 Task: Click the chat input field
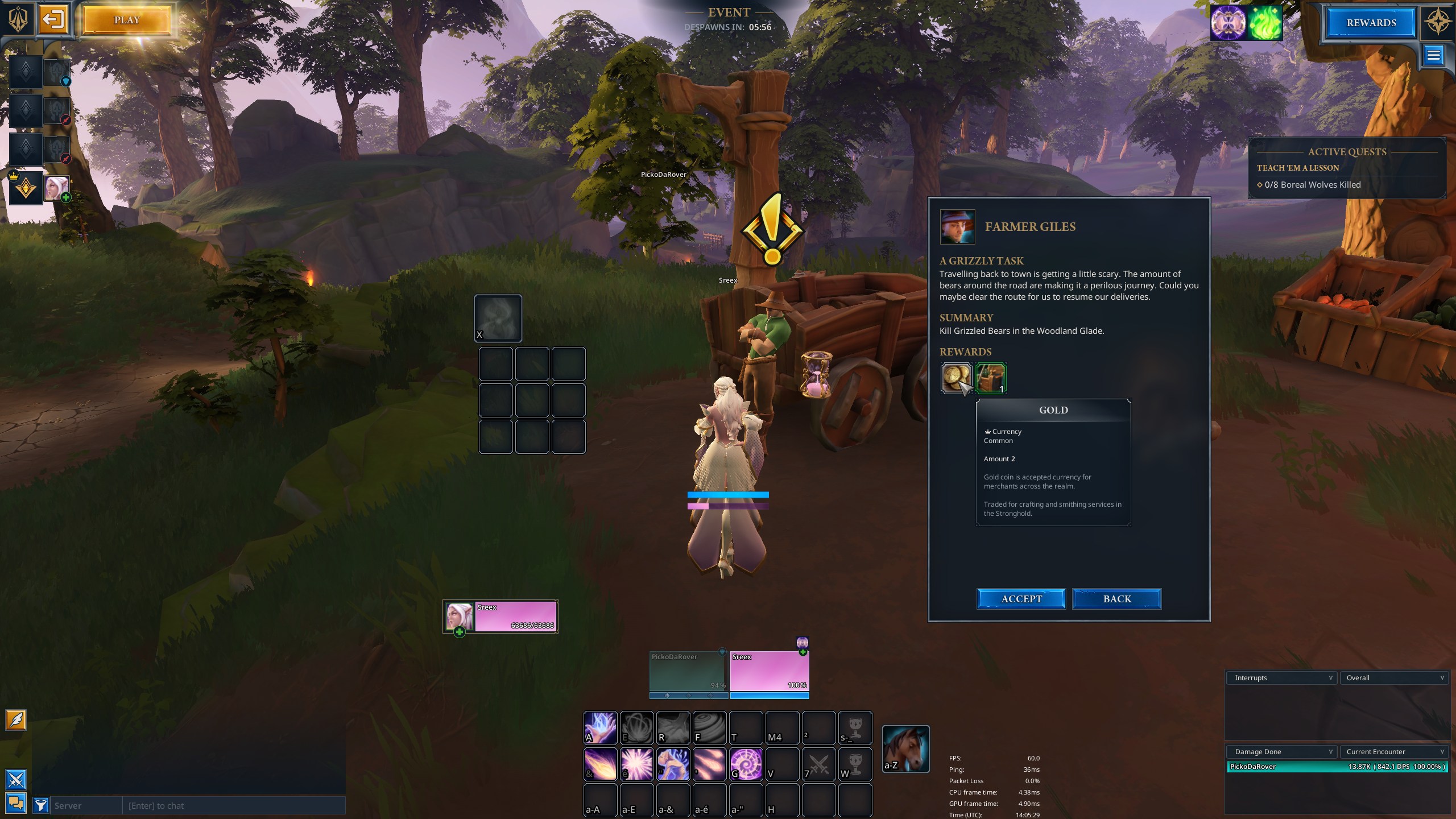(233, 805)
